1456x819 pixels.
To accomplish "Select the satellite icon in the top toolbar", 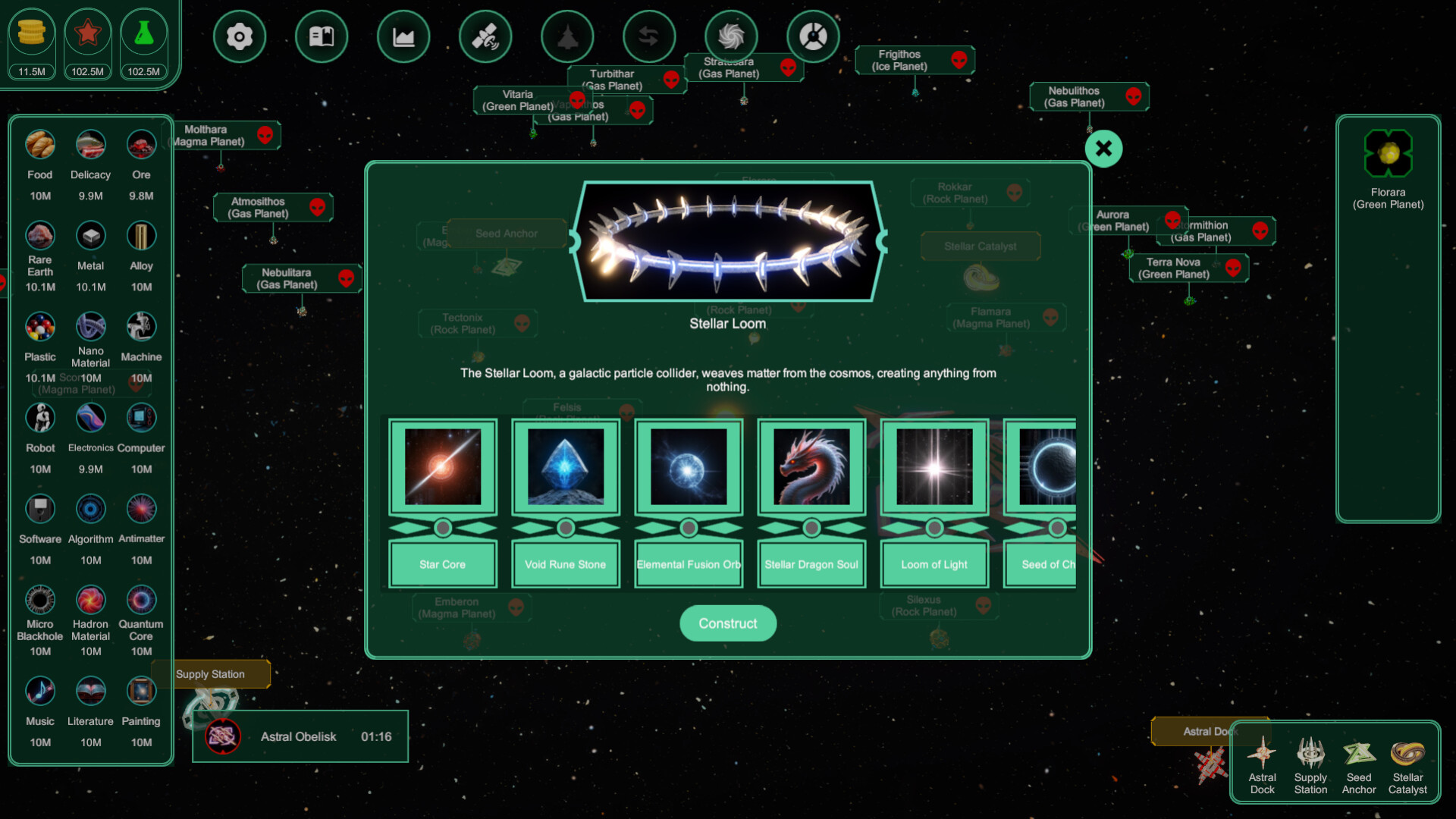I will (x=485, y=36).
